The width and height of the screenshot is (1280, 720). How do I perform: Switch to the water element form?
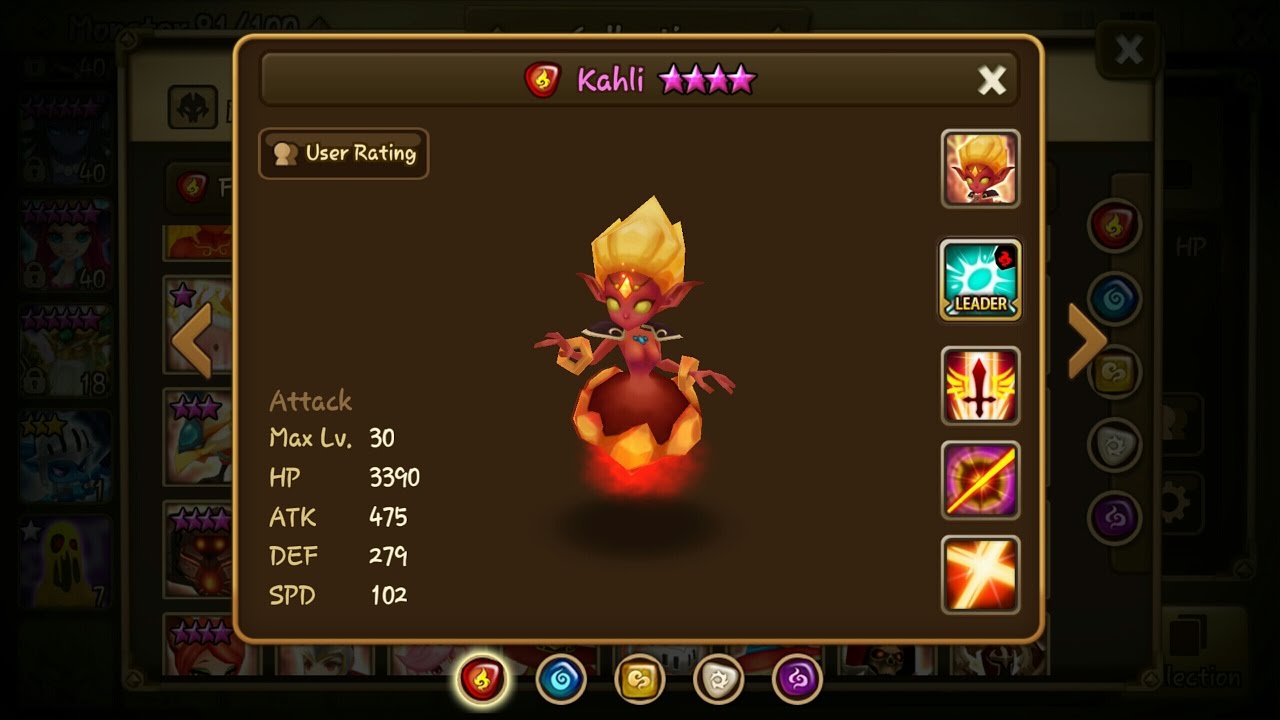pos(561,680)
